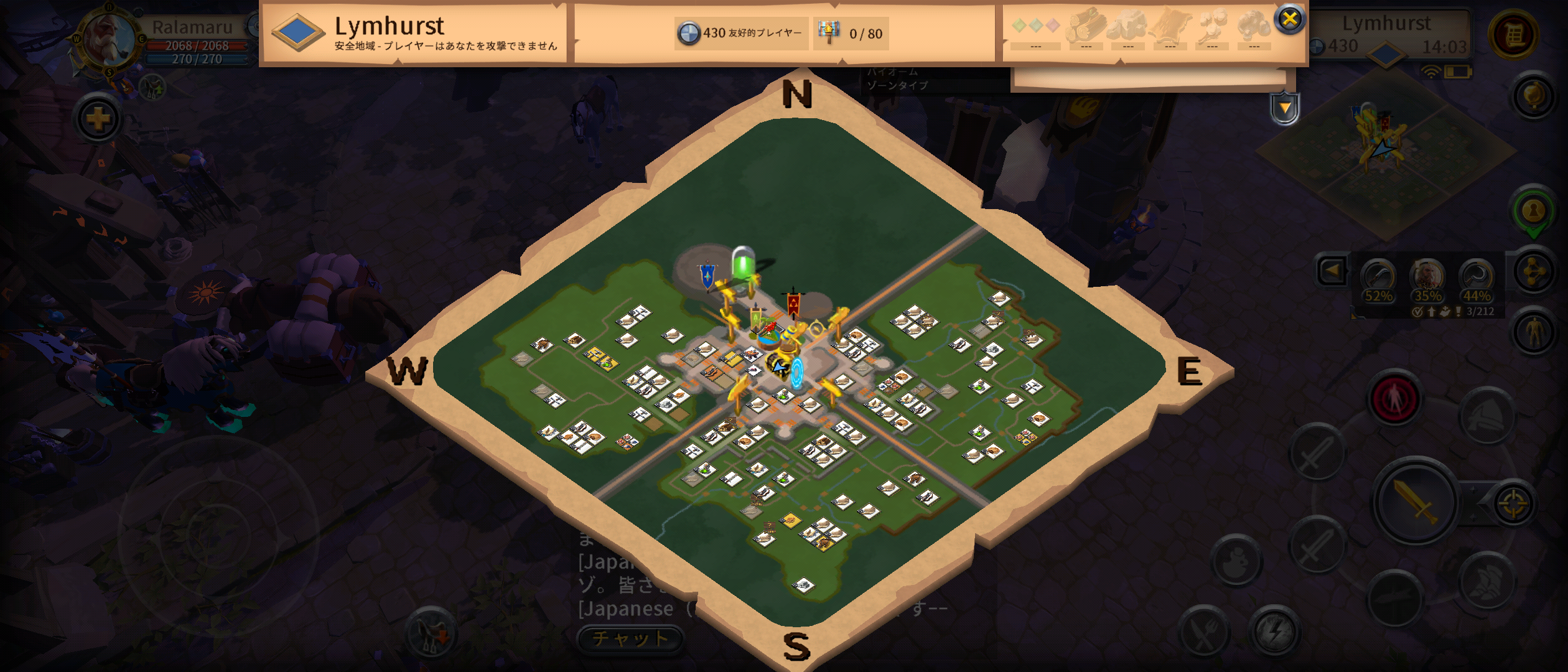Open the chat with the チャット button

(x=630, y=638)
